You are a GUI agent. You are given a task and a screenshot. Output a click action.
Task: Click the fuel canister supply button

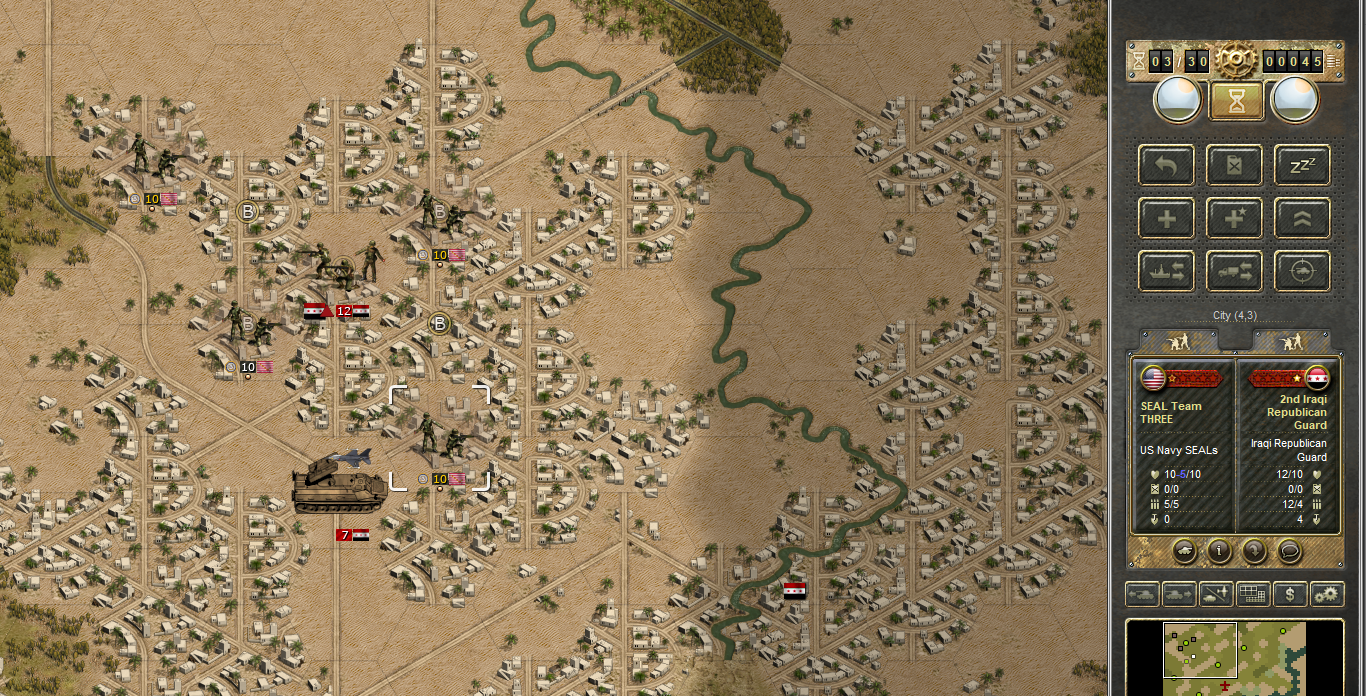pyautogui.click(x=1234, y=165)
